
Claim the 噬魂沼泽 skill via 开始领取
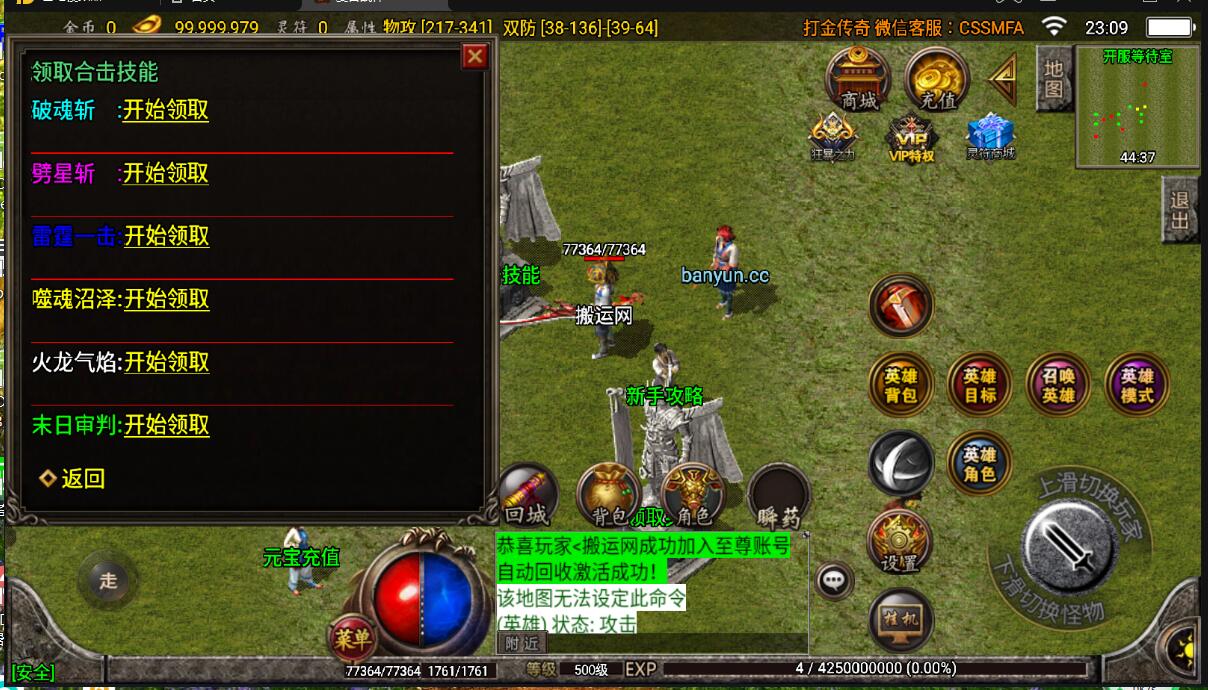pyautogui.click(x=166, y=299)
